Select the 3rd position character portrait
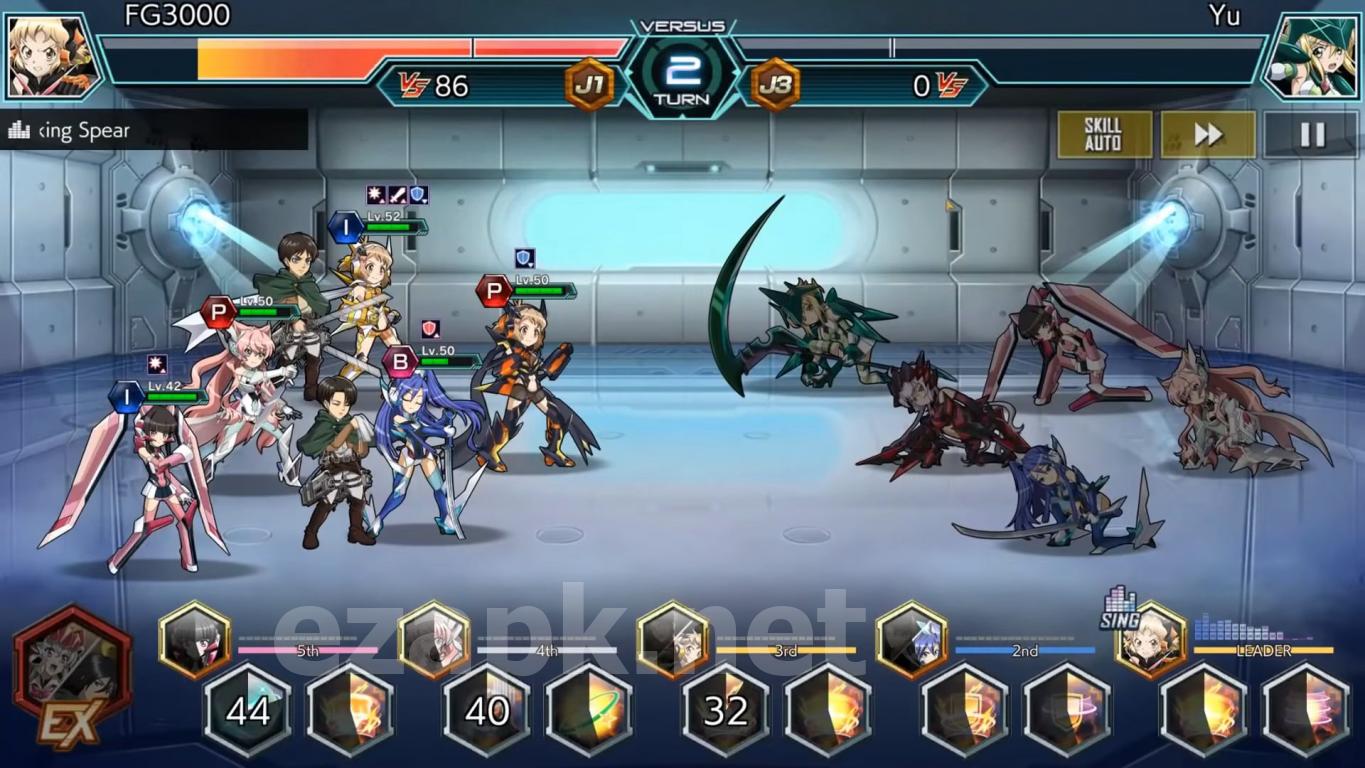This screenshot has height=768, width=1365. tap(673, 640)
